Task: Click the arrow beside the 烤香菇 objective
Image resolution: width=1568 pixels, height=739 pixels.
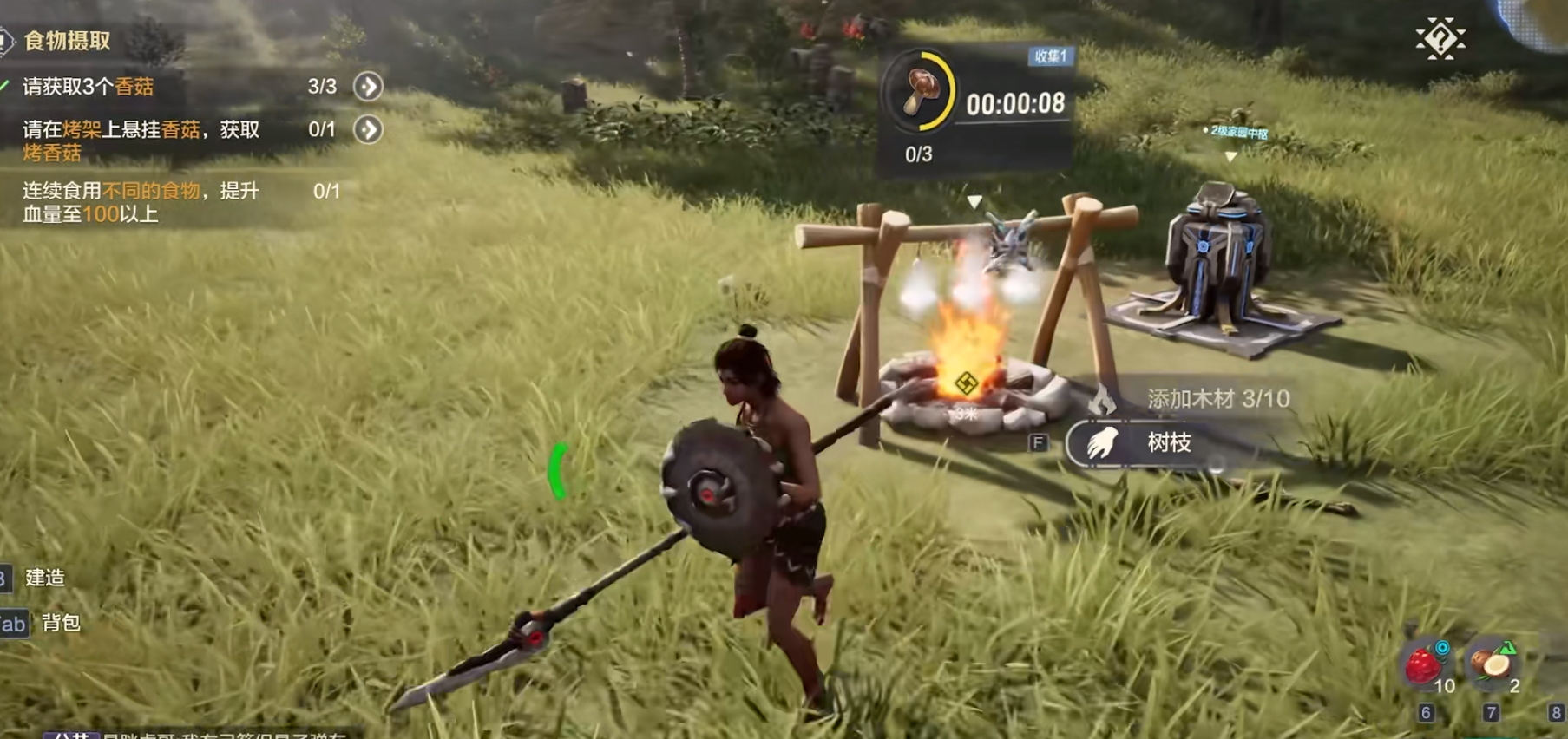Action: pyautogui.click(x=368, y=130)
